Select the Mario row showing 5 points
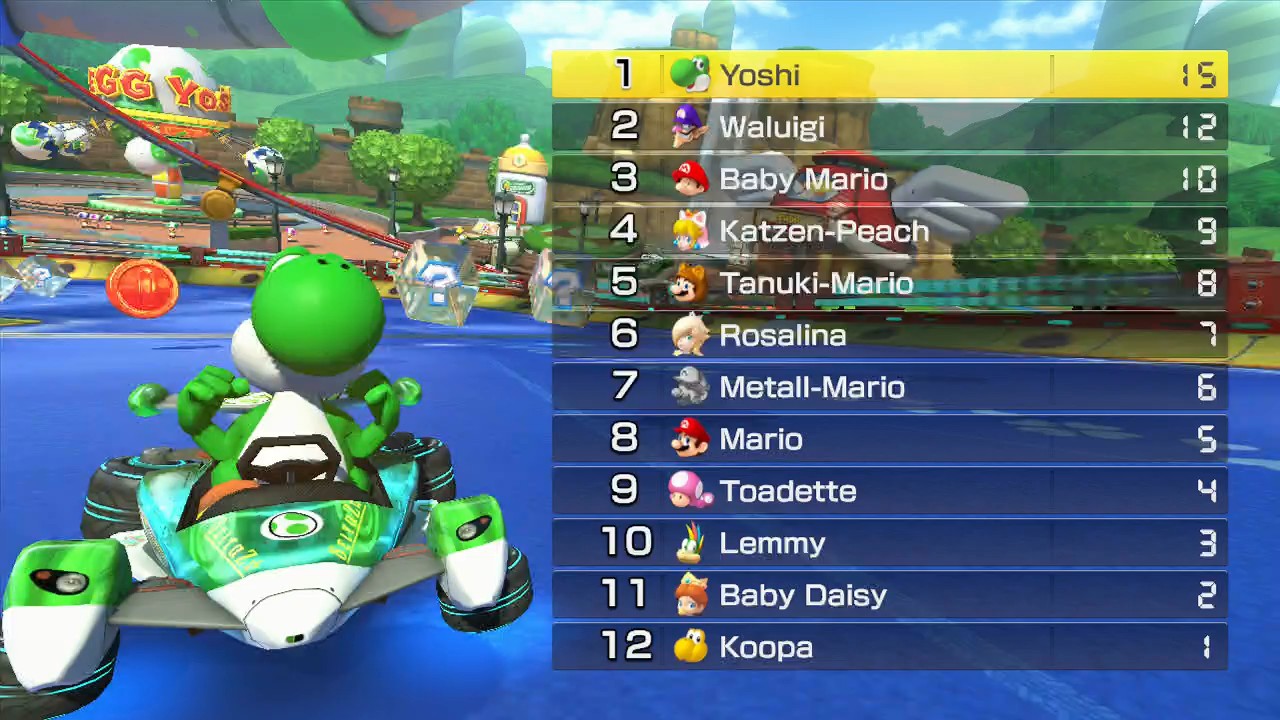Viewport: 1280px width, 720px height. pos(890,439)
